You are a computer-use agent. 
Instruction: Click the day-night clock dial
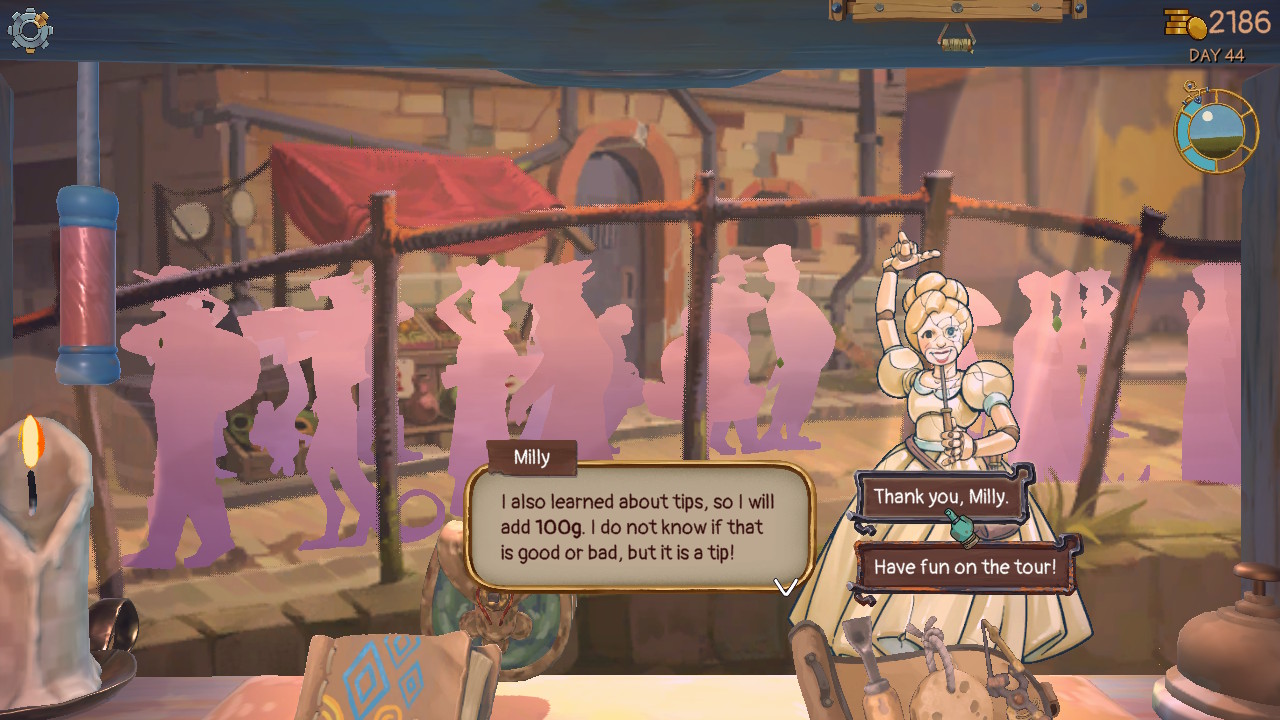pyautogui.click(x=1216, y=131)
